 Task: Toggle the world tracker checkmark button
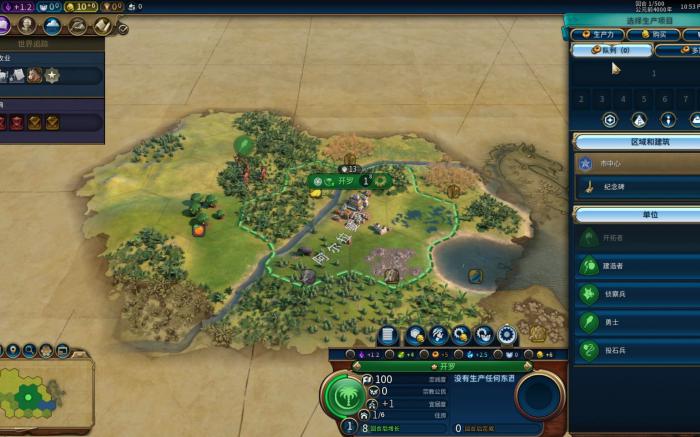coord(122,29)
